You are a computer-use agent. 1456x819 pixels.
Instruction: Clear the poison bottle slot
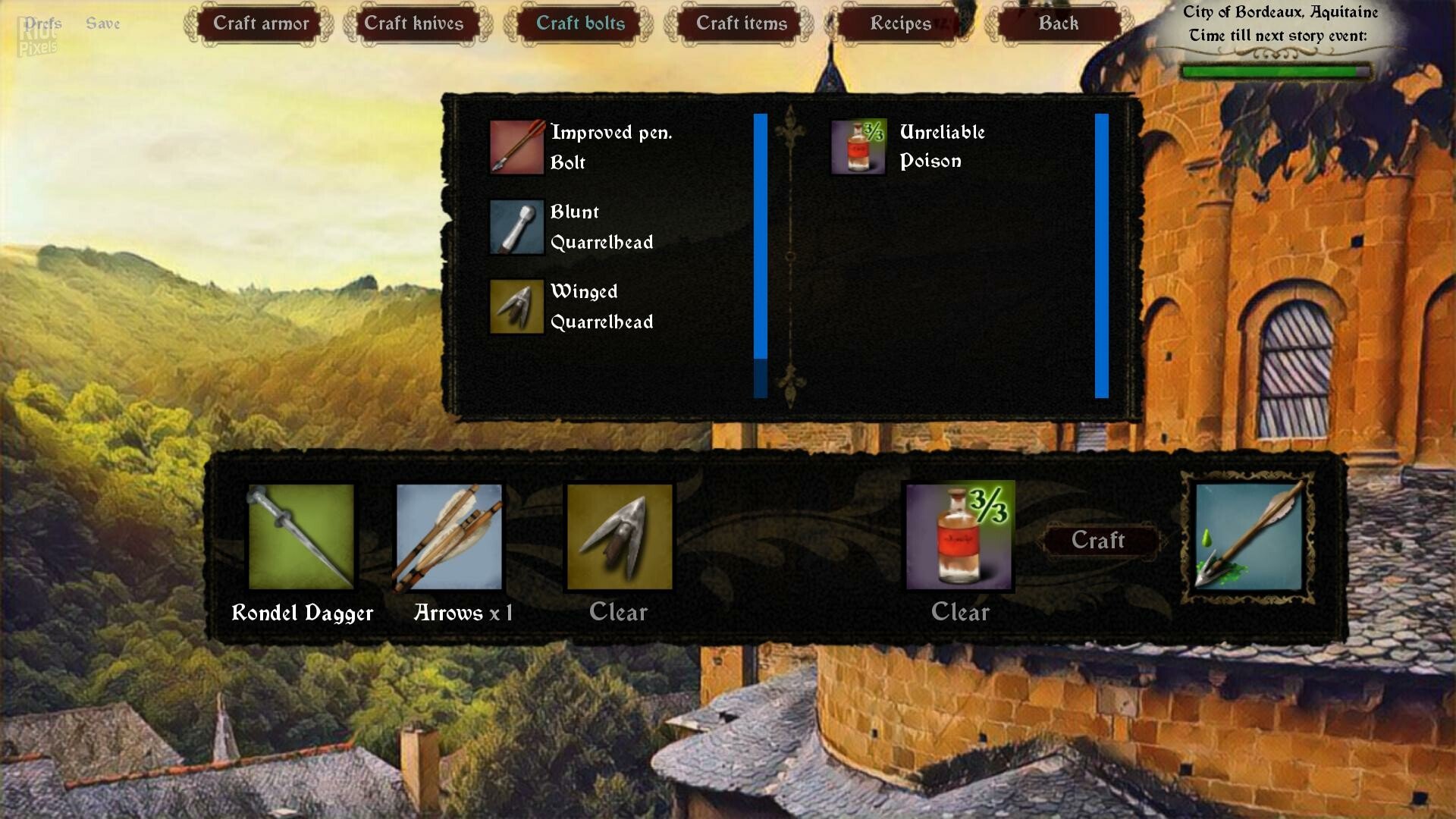pos(960,612)
